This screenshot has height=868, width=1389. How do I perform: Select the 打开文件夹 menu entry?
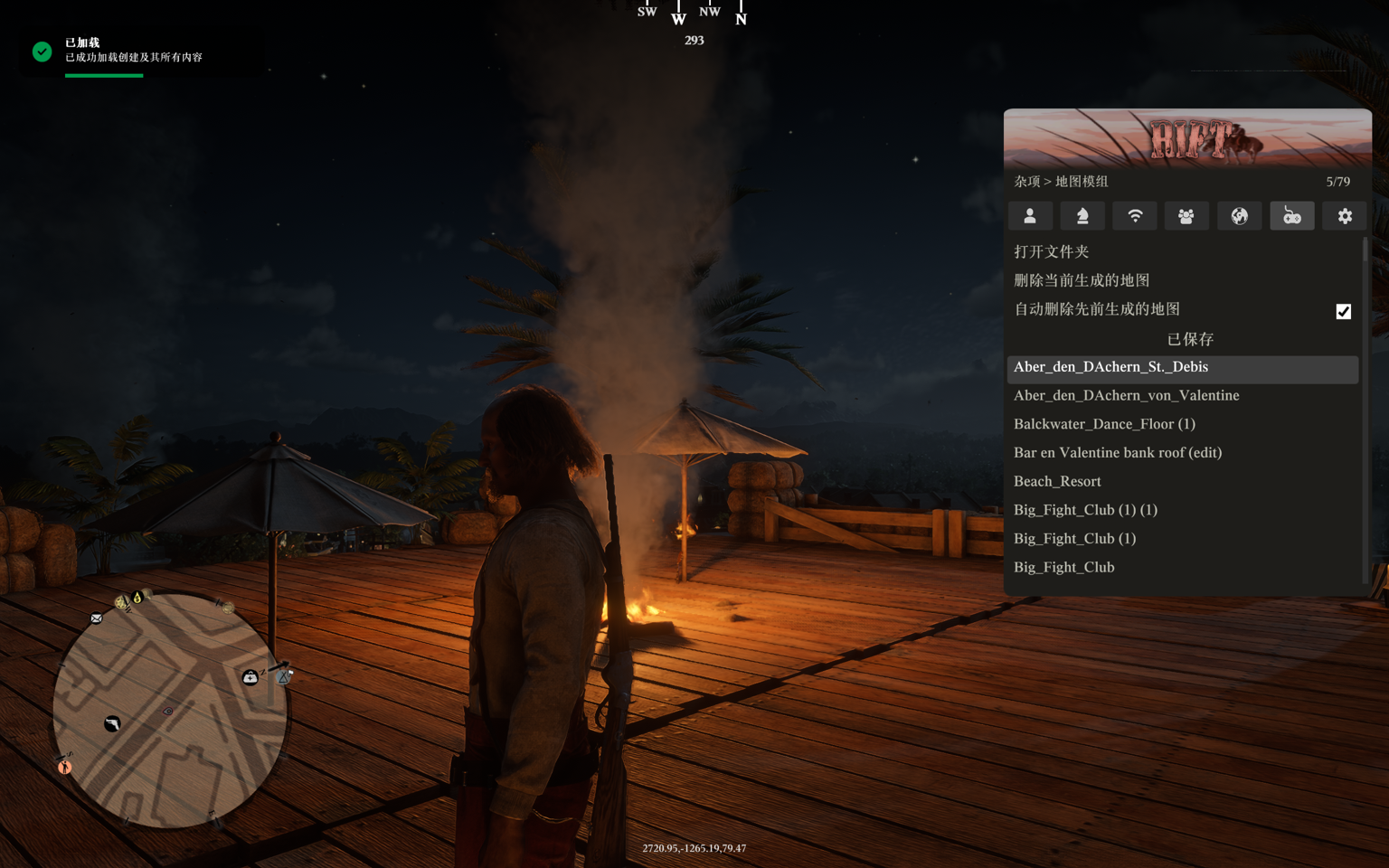tap(1052, 251)
